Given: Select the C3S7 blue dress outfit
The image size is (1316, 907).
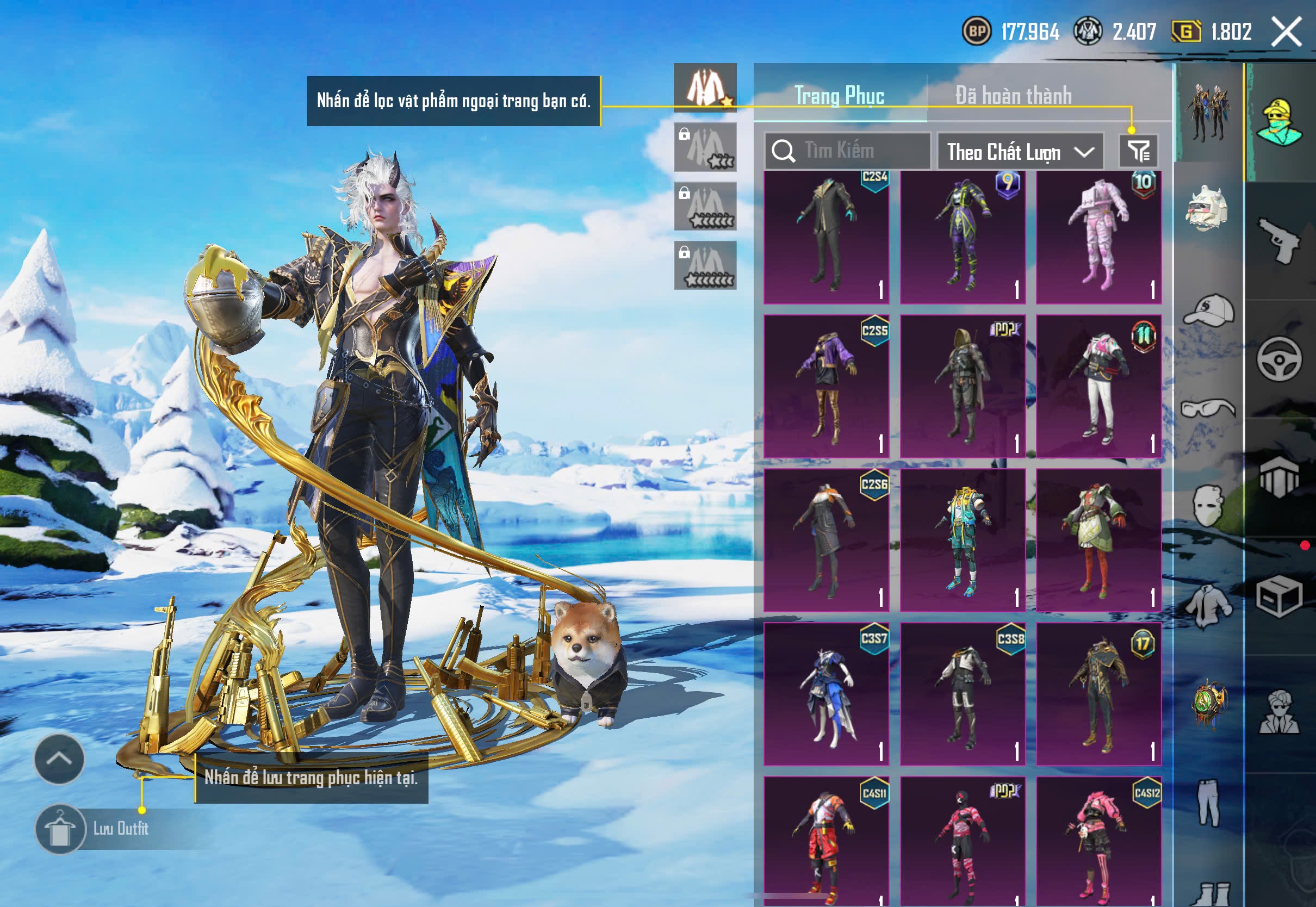Looking at the screenshot, I should [x=826, y=694].
